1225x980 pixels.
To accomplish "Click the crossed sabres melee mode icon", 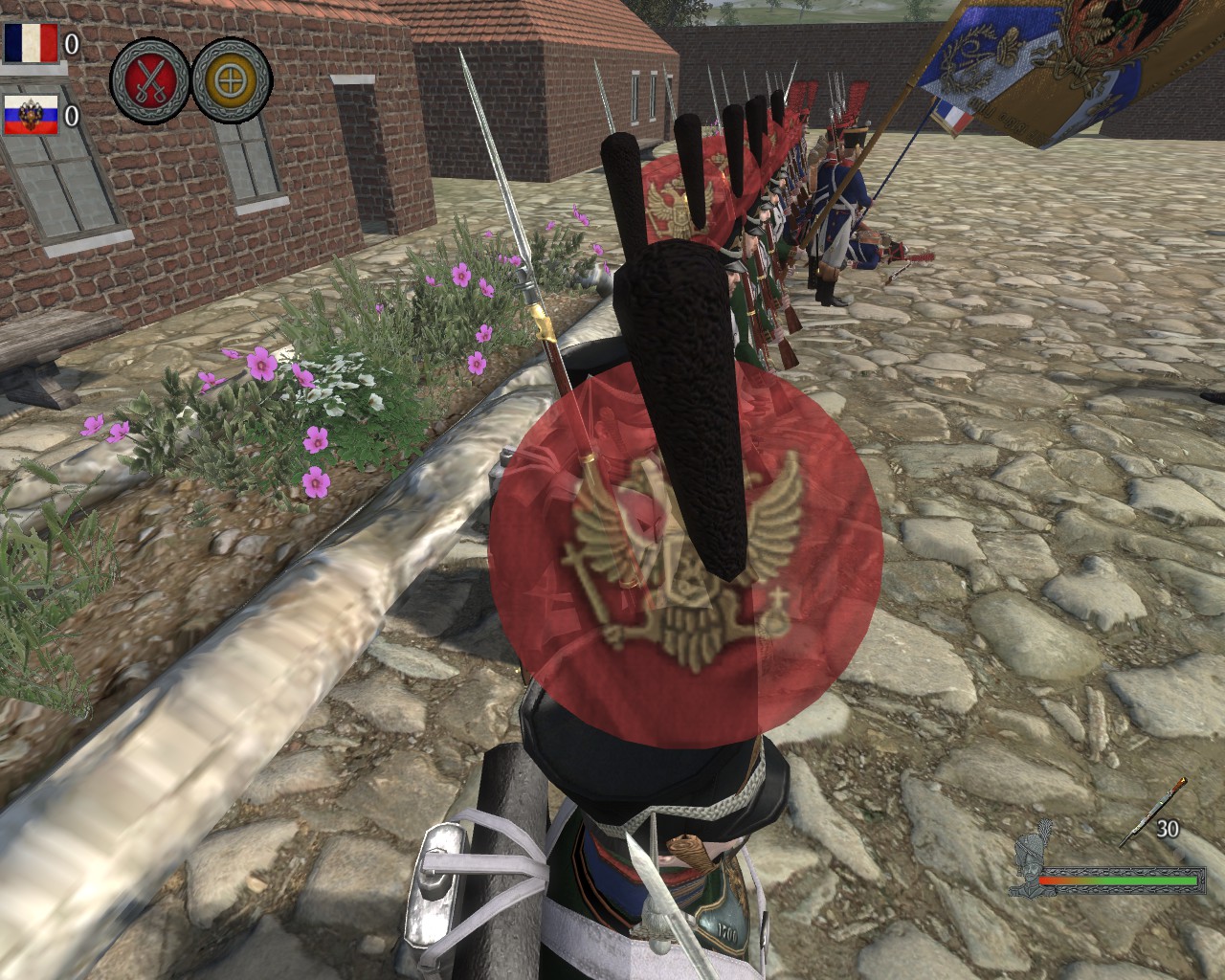I will point(149,78).
